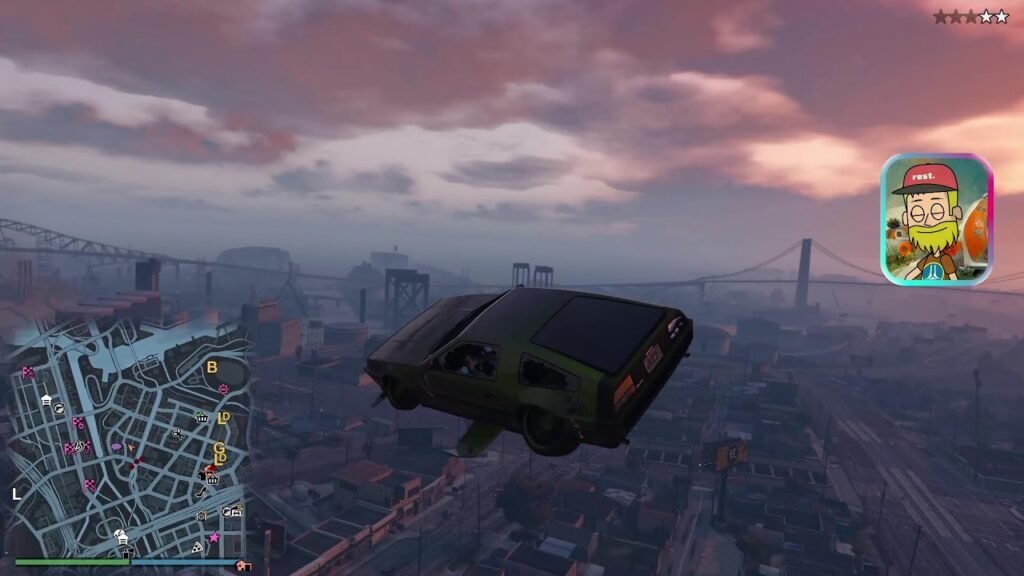1024x576 pixels.
Task: Click the yellow G marker on minimap
Action: coord(219,447)
